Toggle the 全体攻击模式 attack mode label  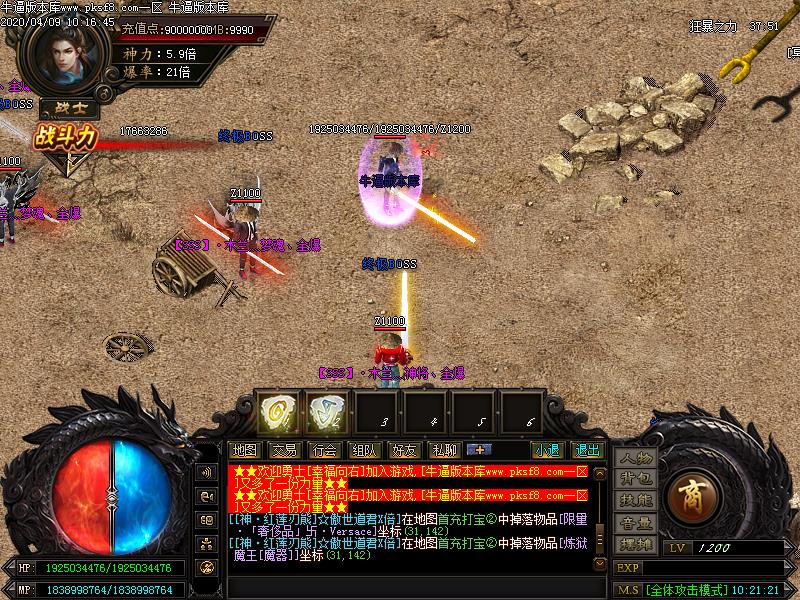[688, 590]
